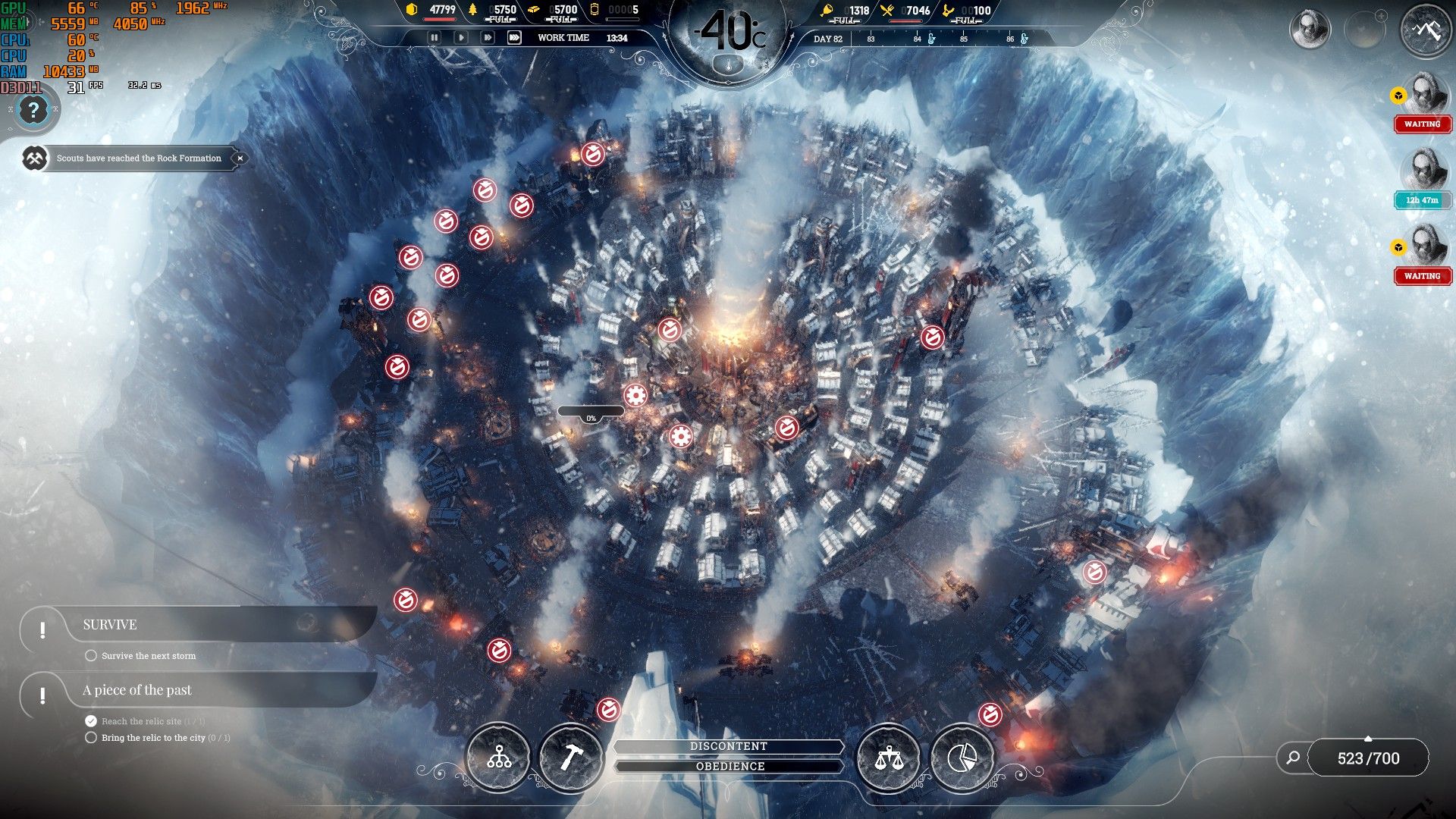Switch to double fast-forward speed
Image resolution: width=1456 pixels, height=819 pixels.
coord(488,37)
